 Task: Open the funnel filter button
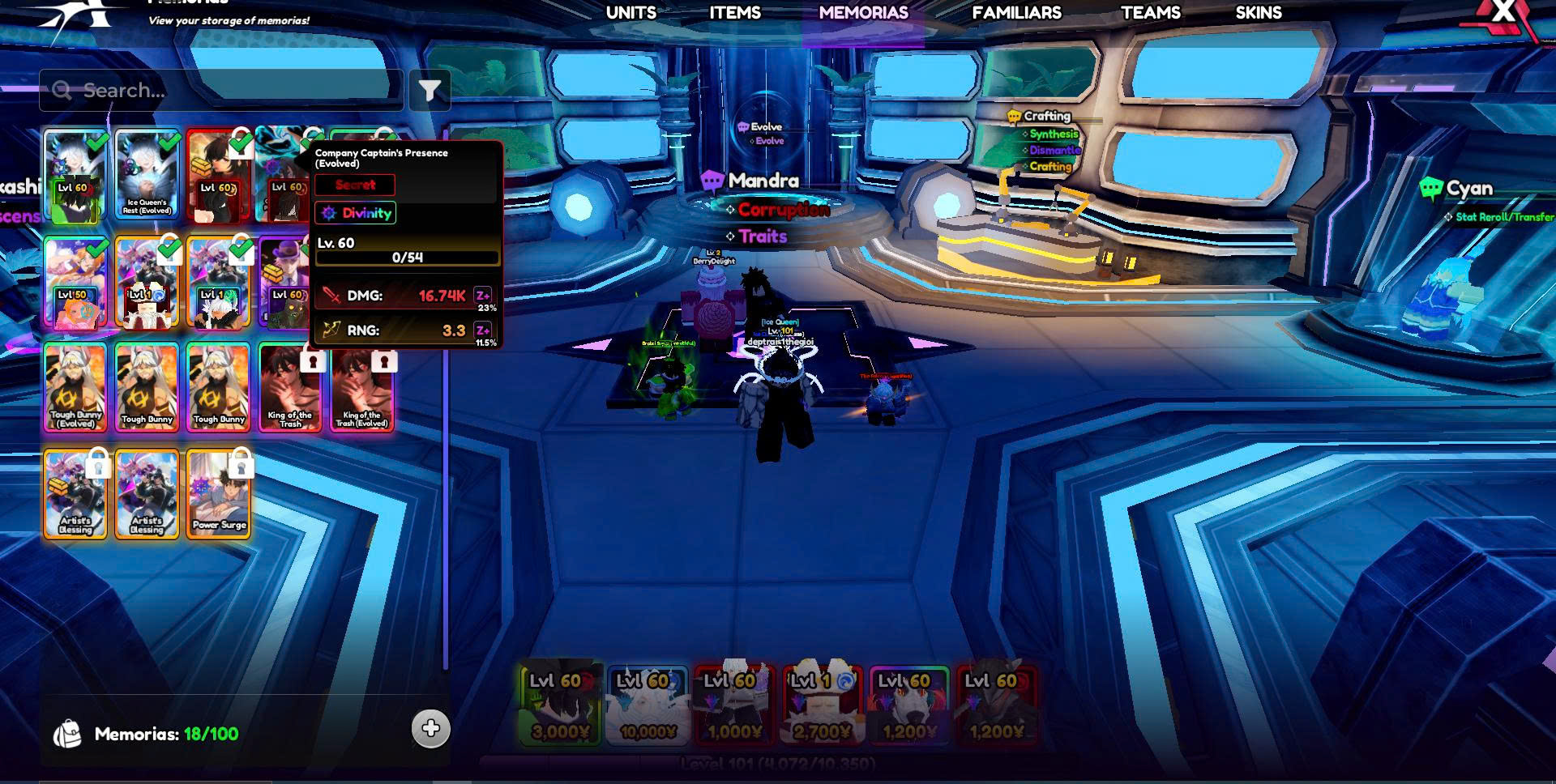coord(430,90)
